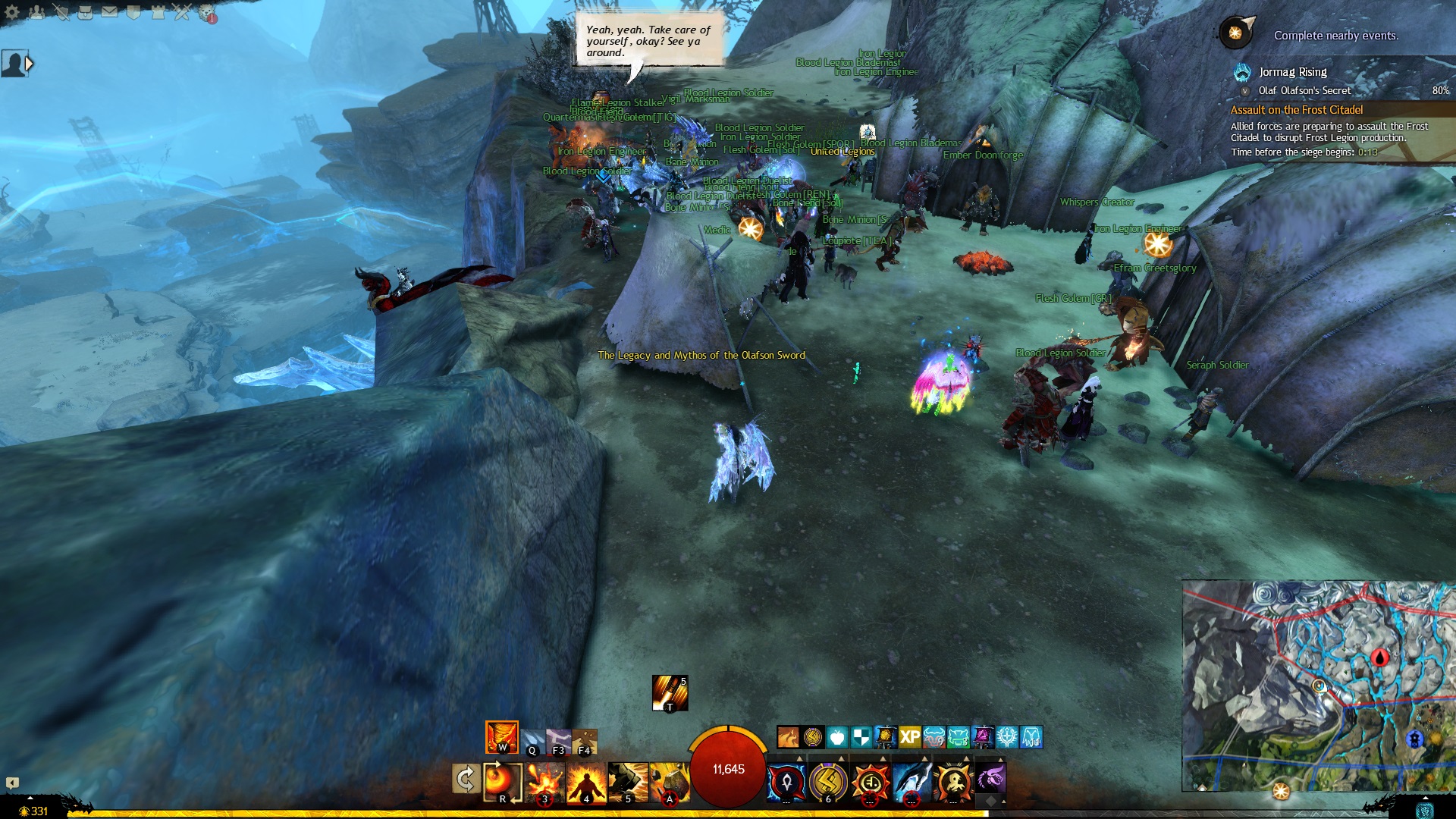Screen dimensions: 1456x819
Task: Open the Black Lion Trading Post lion icon
Action: point(206,13)
